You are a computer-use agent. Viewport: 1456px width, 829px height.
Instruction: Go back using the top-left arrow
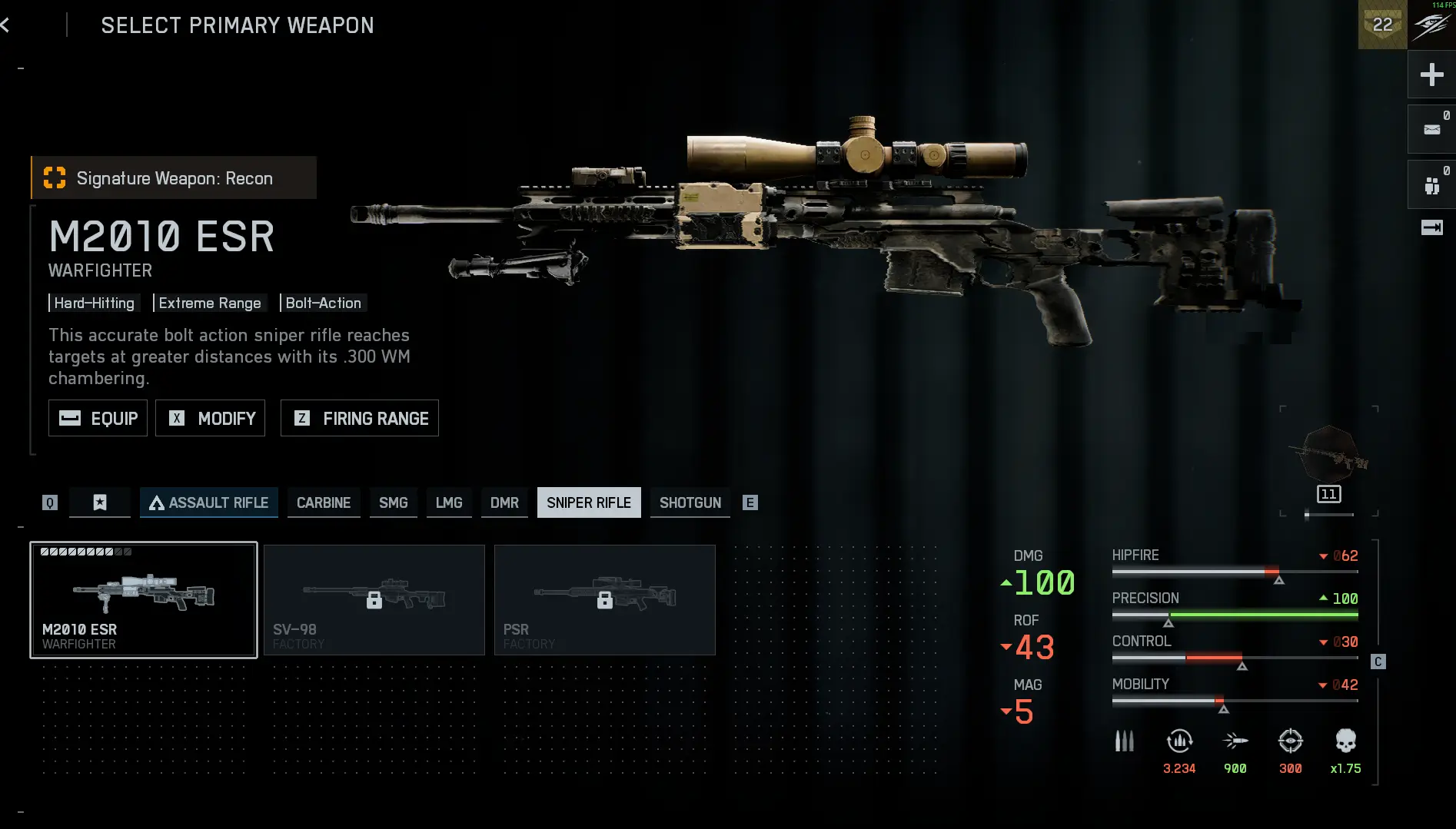[6, 25]
